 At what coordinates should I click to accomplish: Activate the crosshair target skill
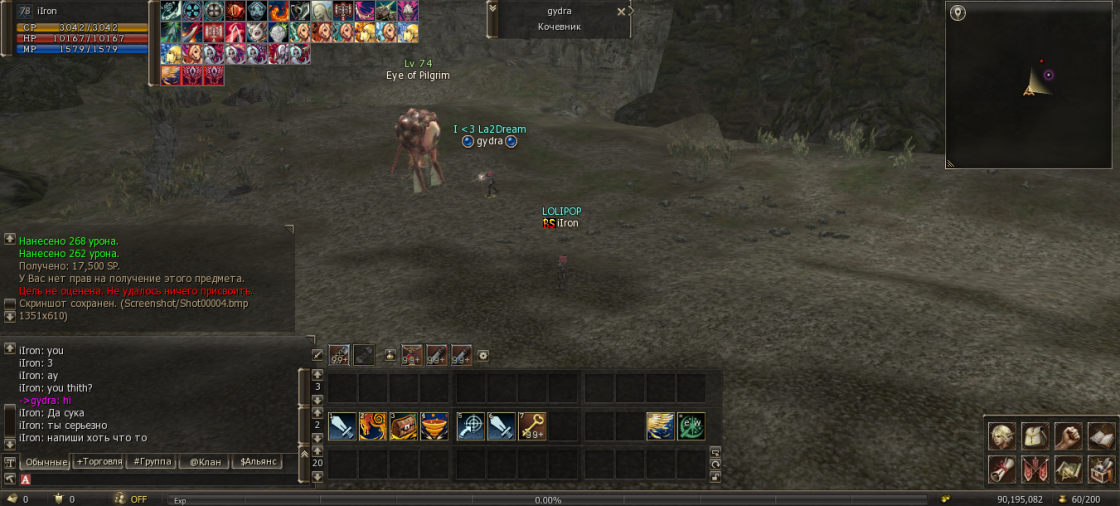(470, 426)
